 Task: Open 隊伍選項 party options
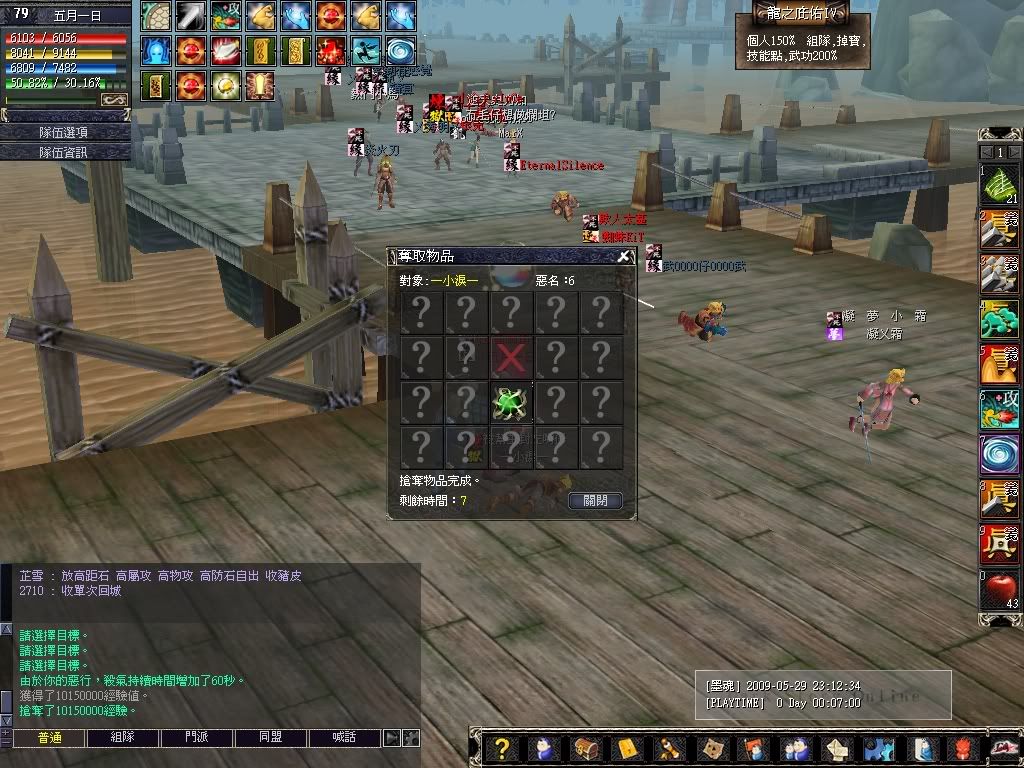click(66, 132)
